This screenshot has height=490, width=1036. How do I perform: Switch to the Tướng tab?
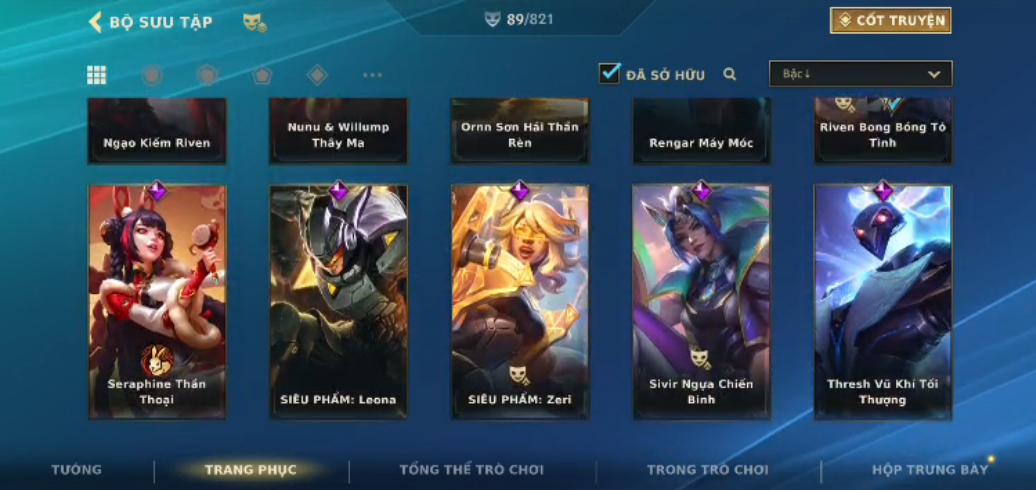[x=77, y=470]
